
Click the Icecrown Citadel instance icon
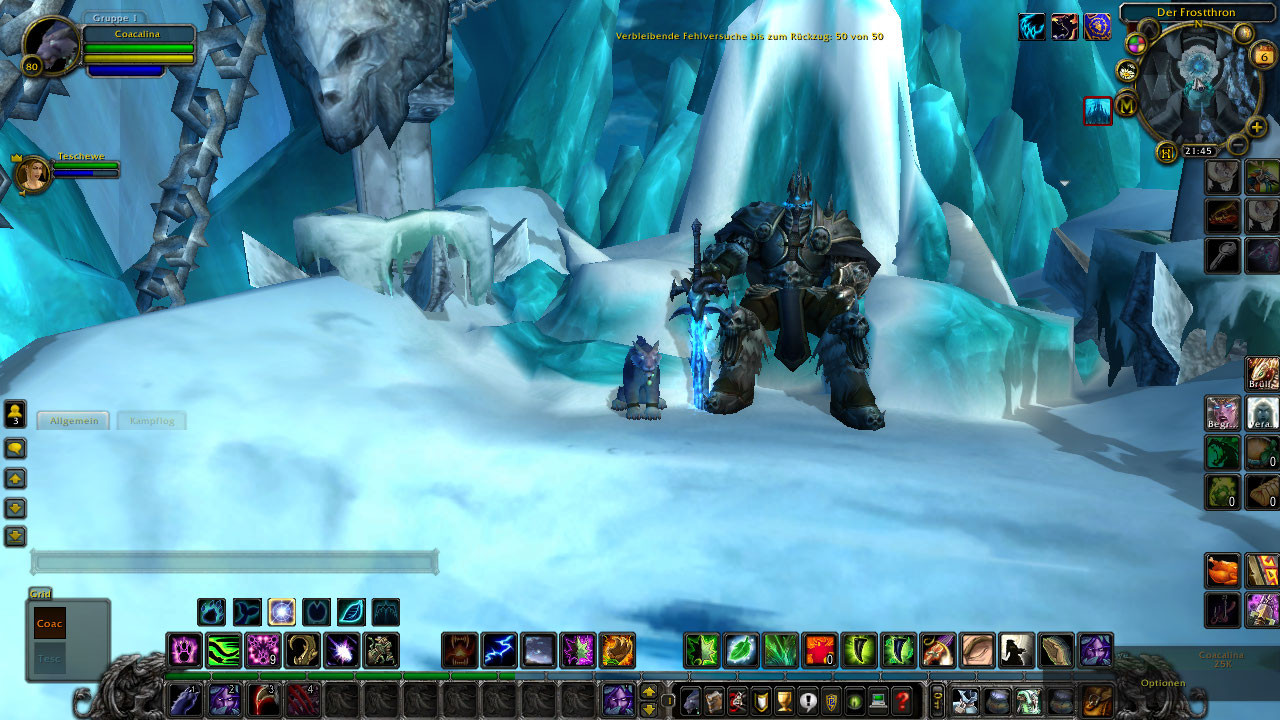pos(1098,111)
